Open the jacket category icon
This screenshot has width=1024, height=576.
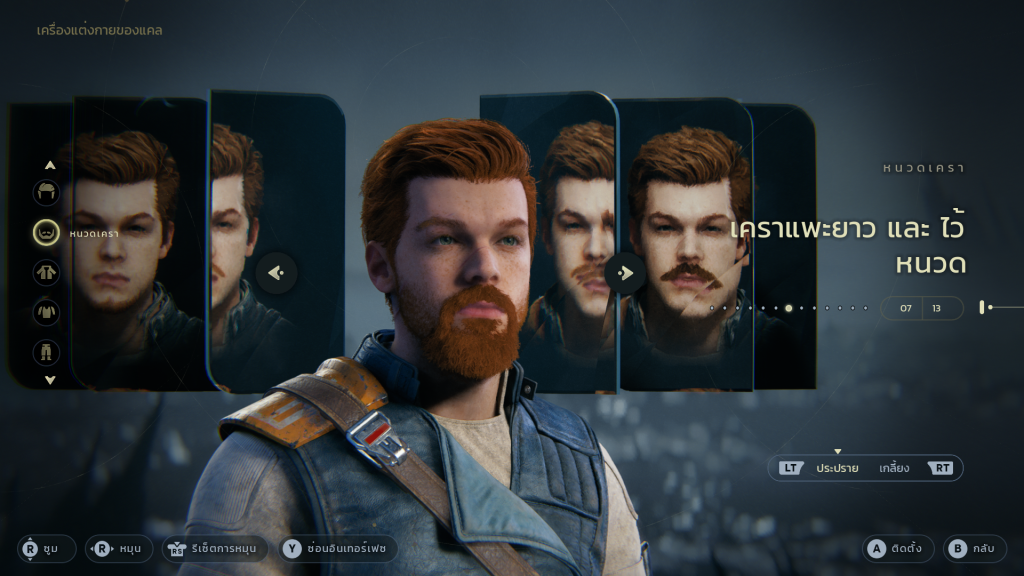(x=47, y=272)
